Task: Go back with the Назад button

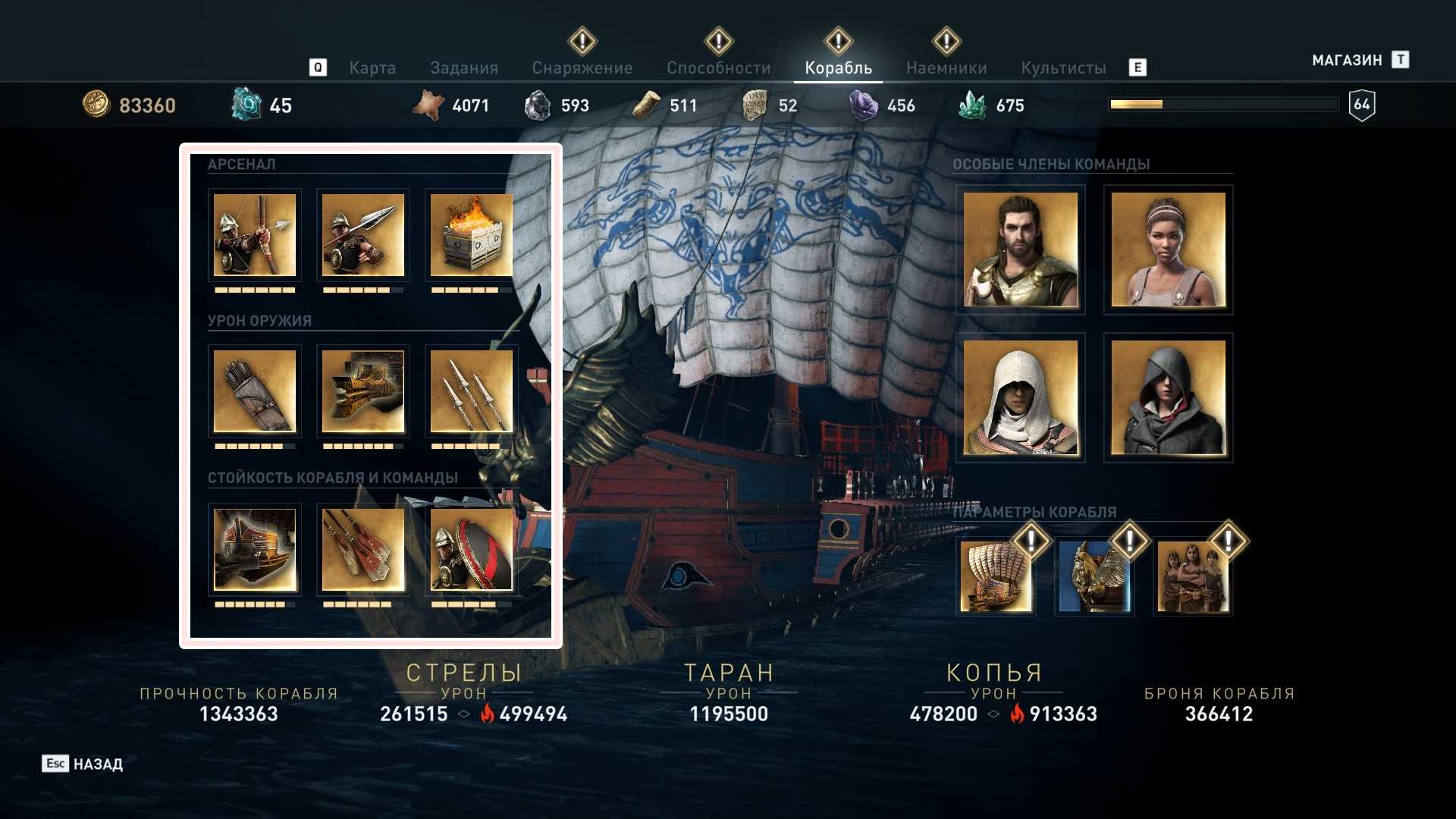Action: point(83,764)
